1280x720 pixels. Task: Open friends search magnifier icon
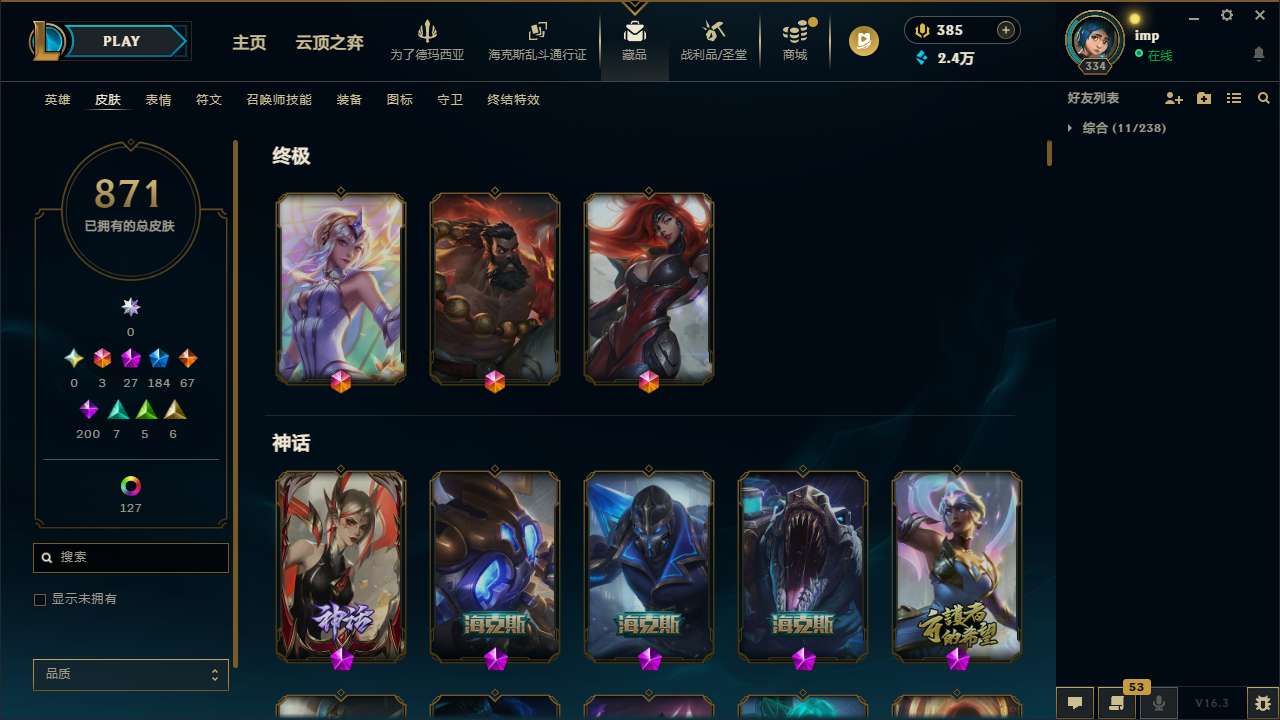pos(1263,98)
